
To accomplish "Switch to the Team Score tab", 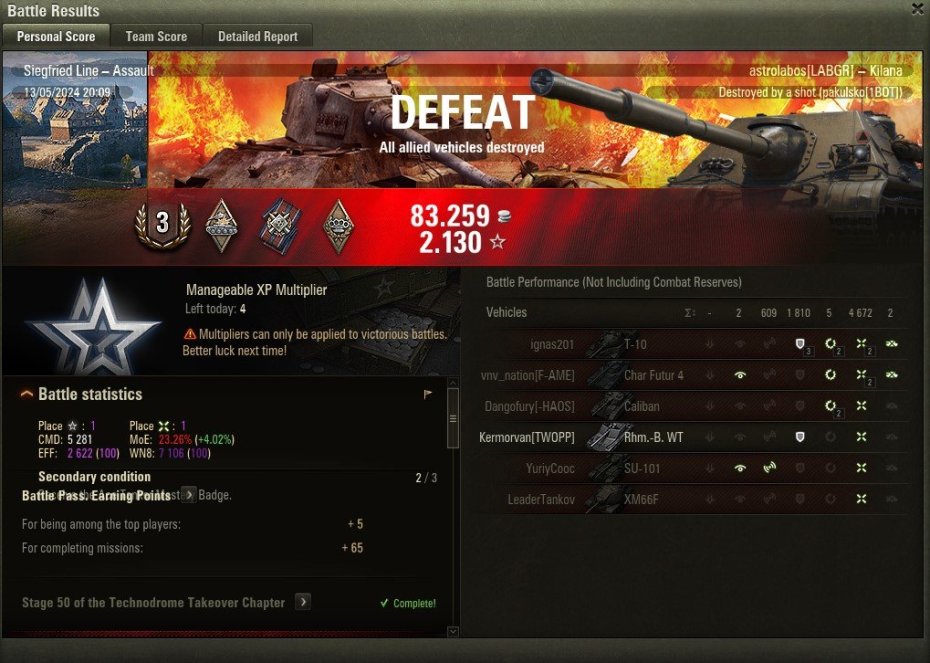I will coord(156,36).
